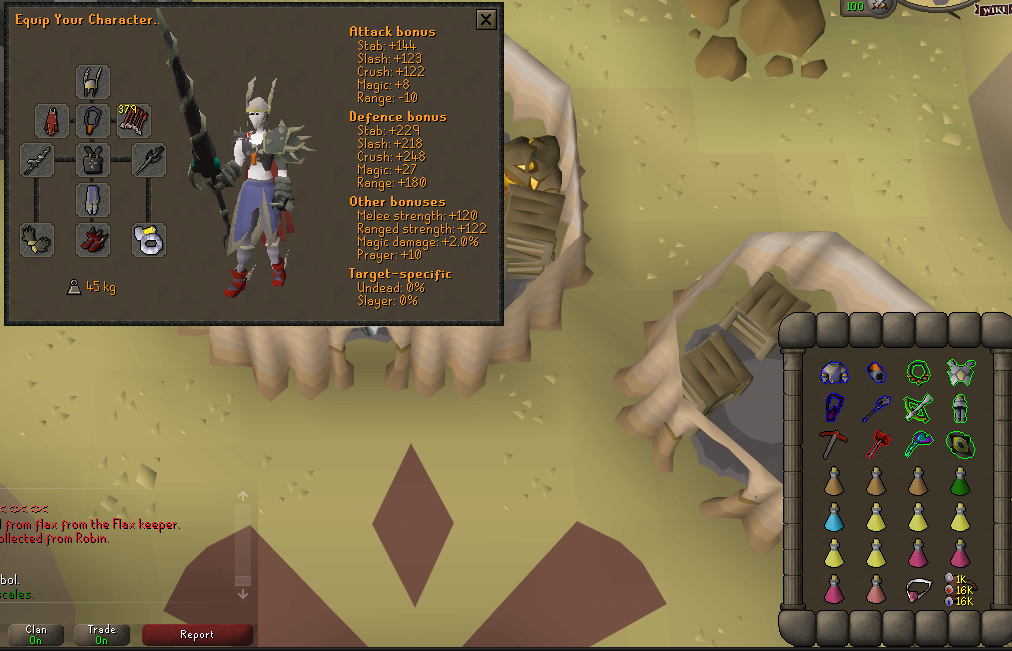This screenshot has height=651, width=1012.
Task: Select the gloves equipment slot
Action: pos(37,239)
